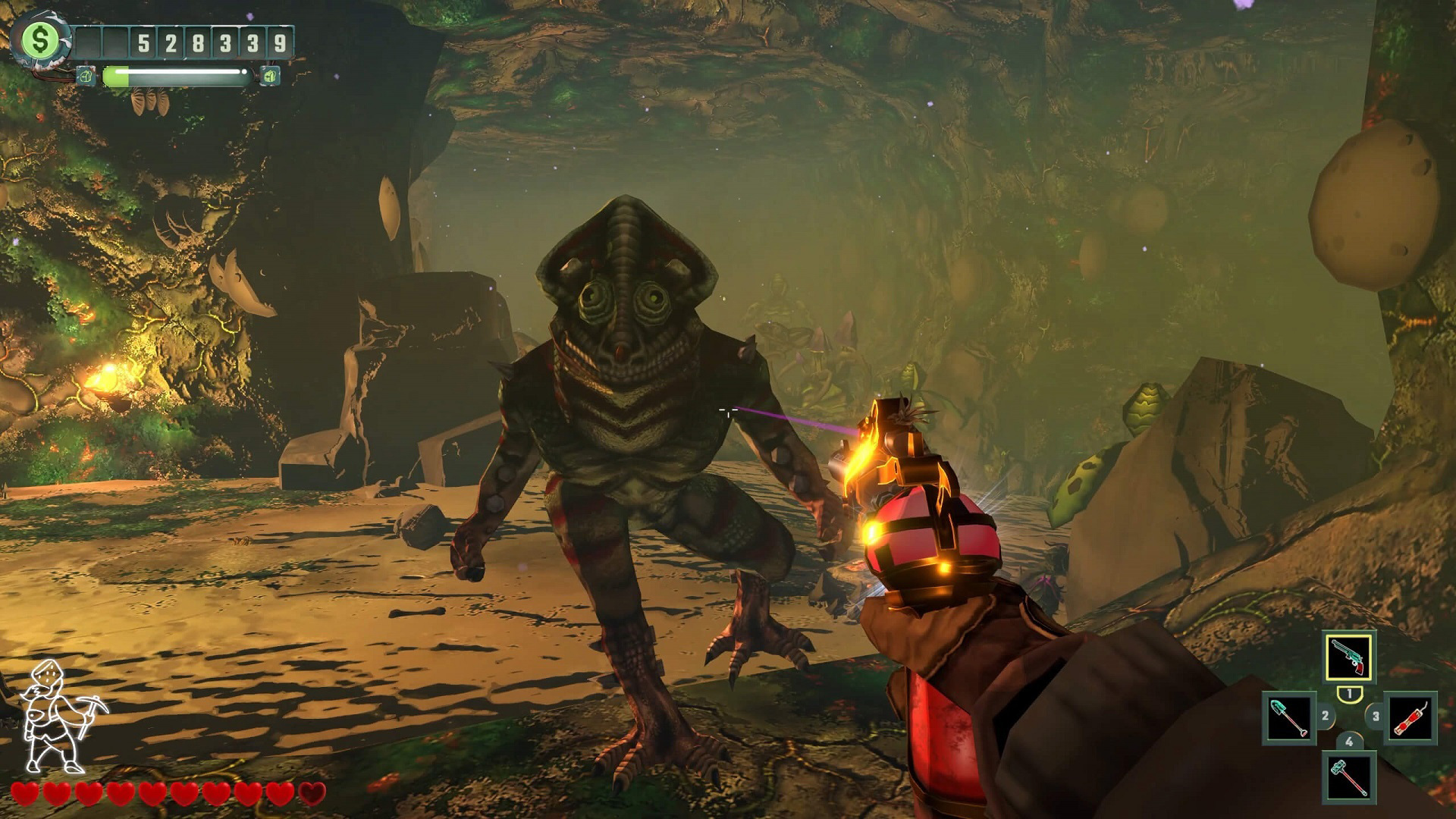Screen dimensions: 1456x819
Task: Click the empty backpack outline icon
Action: click(86, 75)
